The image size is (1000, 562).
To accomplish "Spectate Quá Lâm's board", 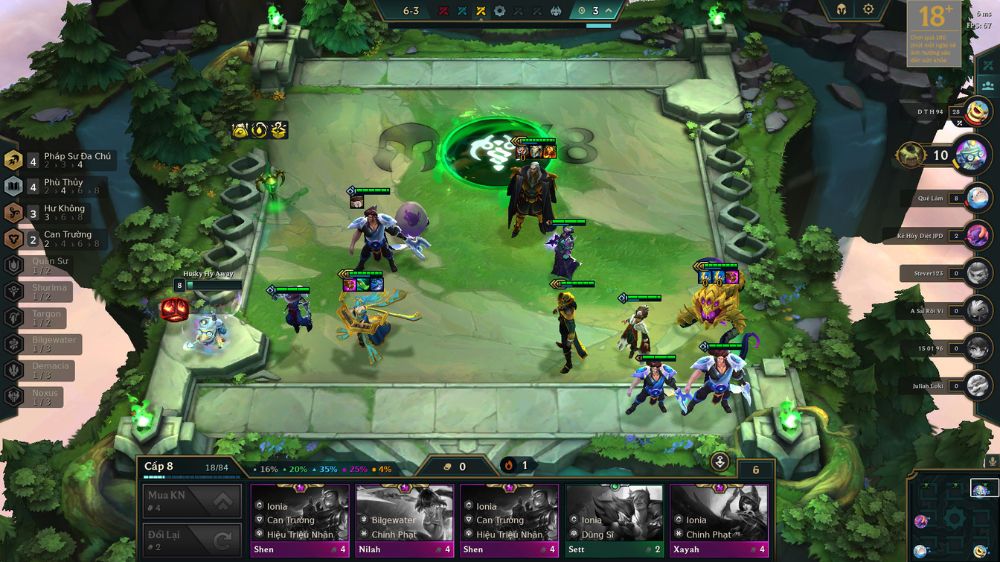I will pyautogui.click(x=977, y=198).
